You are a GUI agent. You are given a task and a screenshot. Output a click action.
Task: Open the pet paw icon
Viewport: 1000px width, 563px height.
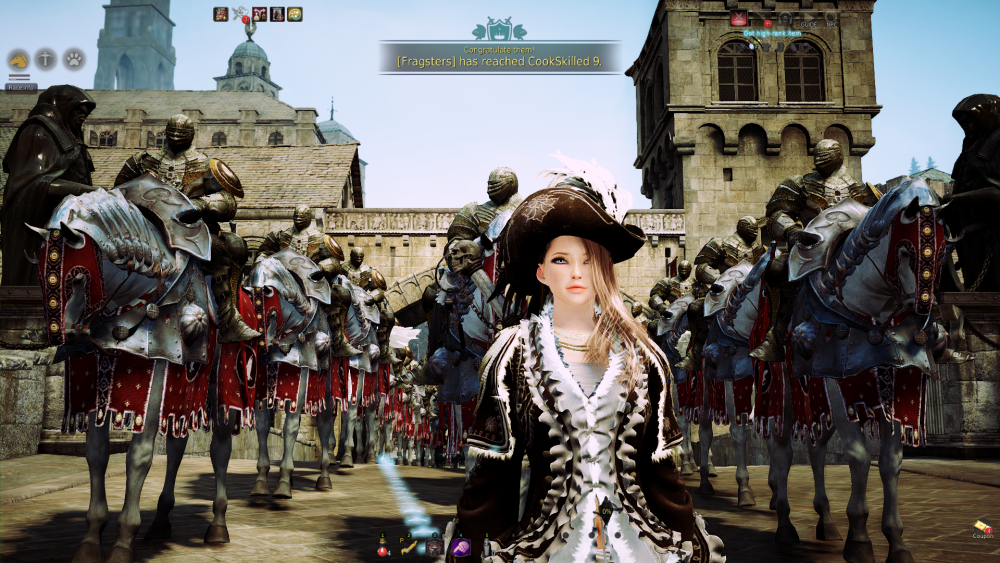point(74,60)
